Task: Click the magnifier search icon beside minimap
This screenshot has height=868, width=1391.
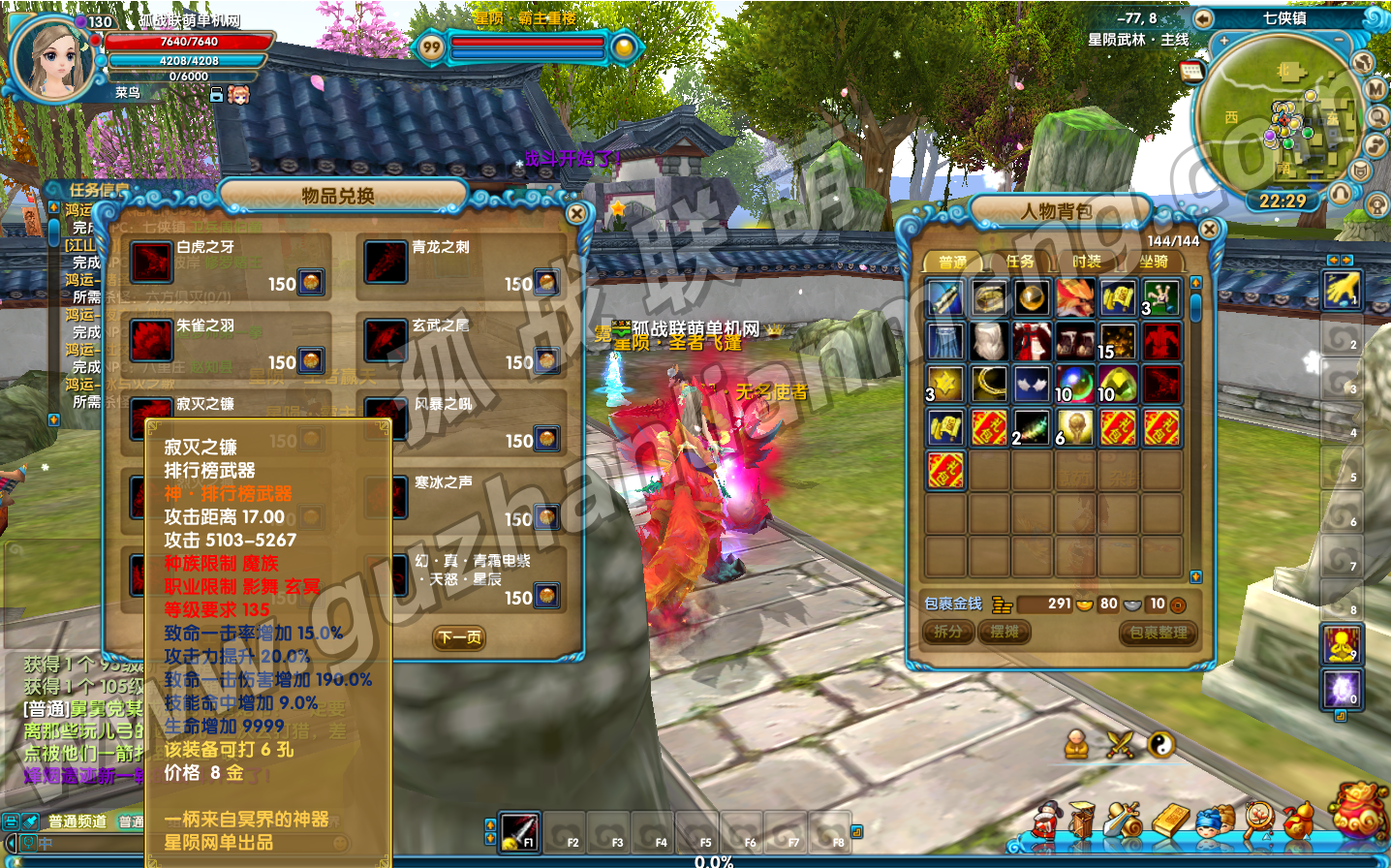Action: 1377,117
